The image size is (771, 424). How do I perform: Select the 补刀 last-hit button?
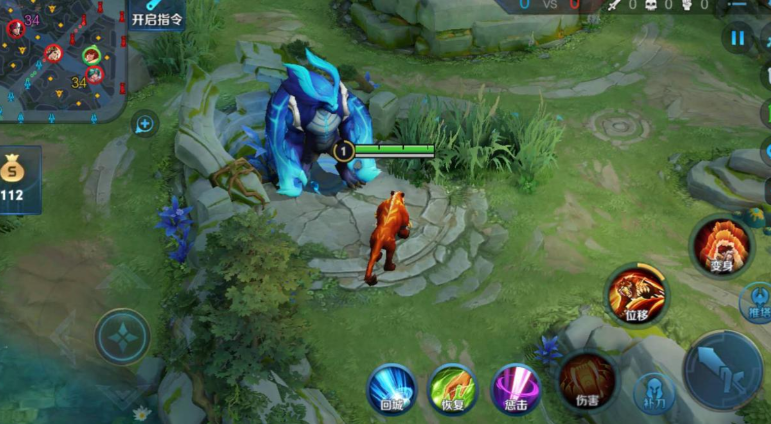click(654, 393)
